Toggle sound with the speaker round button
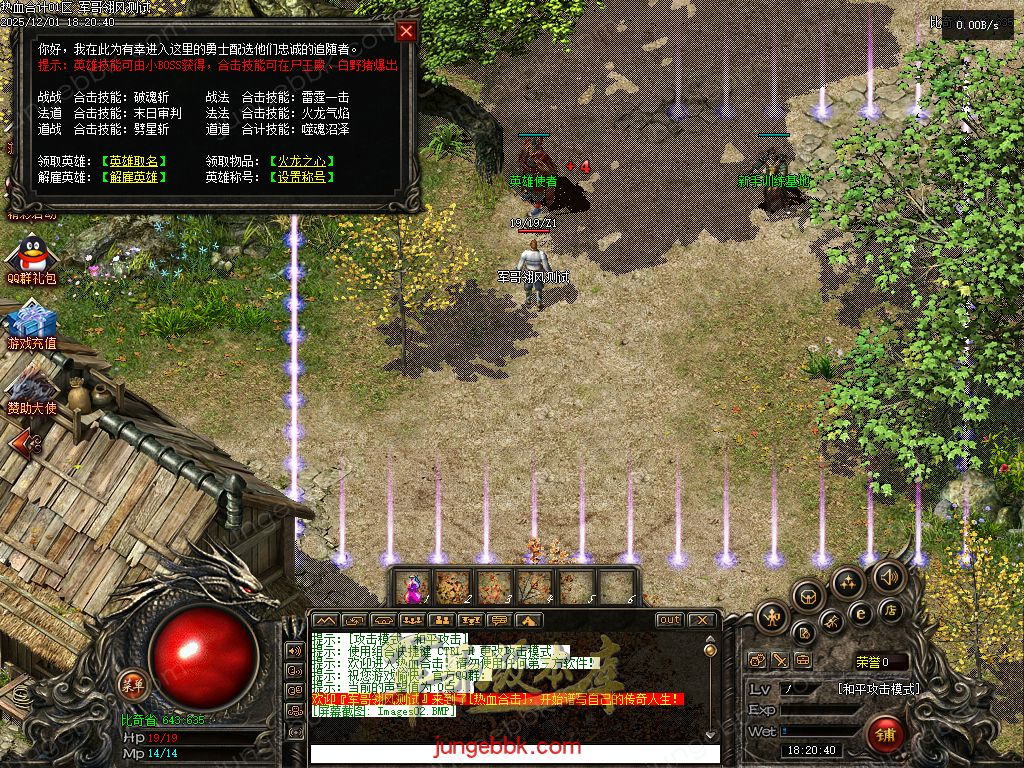The image size is (1024, 768). [x=888, y=576]
